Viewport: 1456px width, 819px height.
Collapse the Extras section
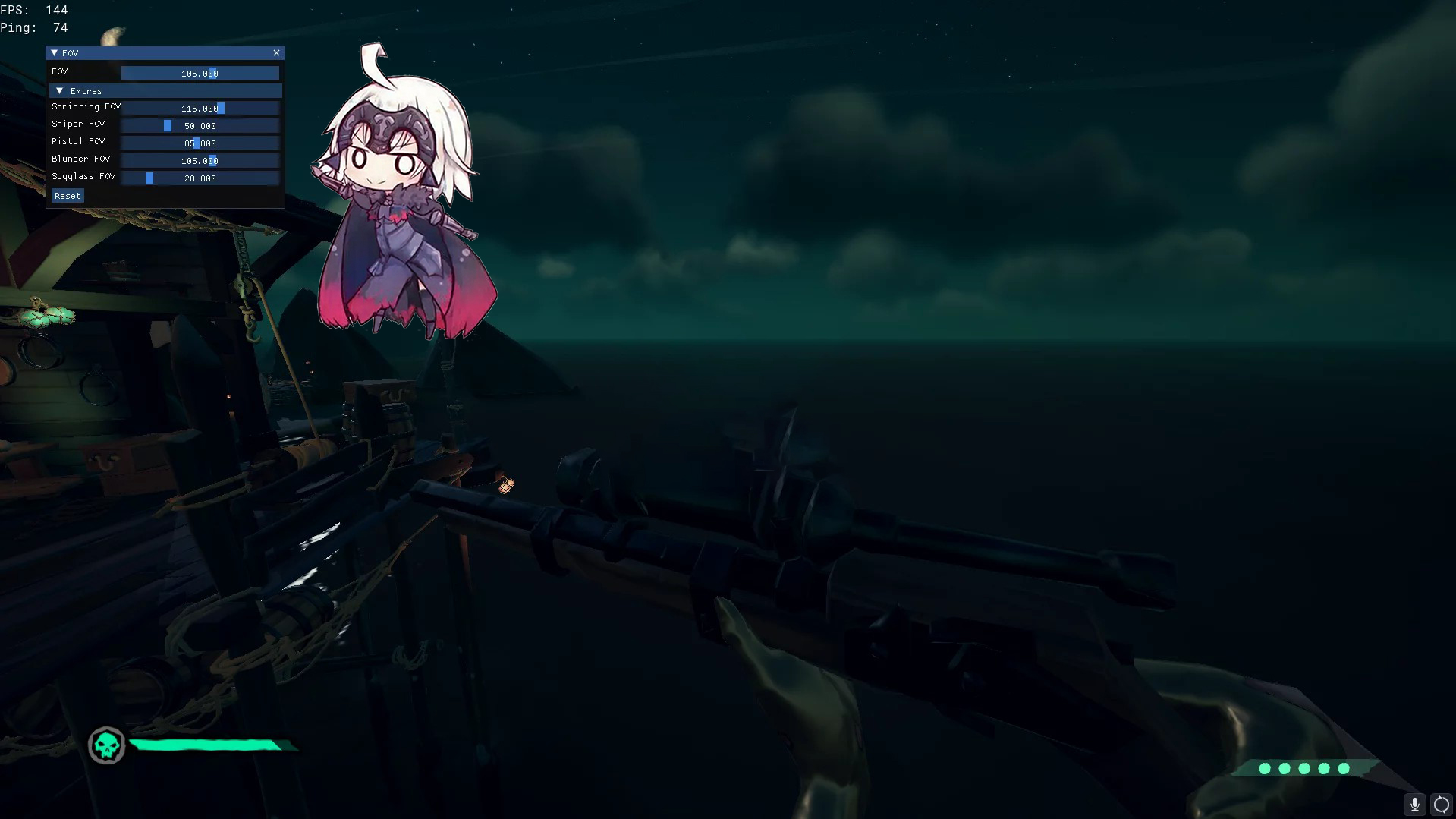pyautogui.click(x=60, y=91)
